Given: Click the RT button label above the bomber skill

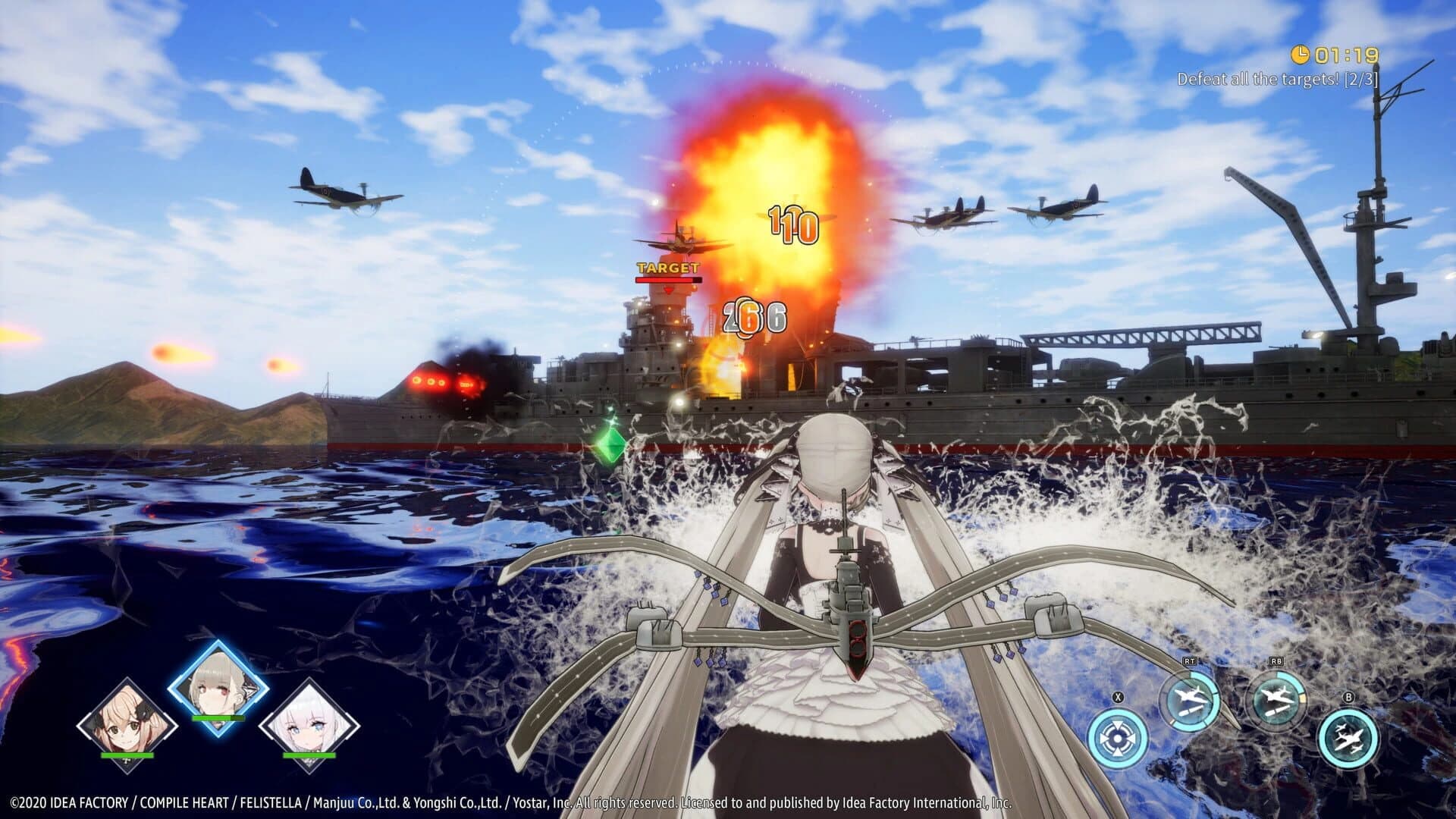Looking at the screenshot, I should point(1189,661).
